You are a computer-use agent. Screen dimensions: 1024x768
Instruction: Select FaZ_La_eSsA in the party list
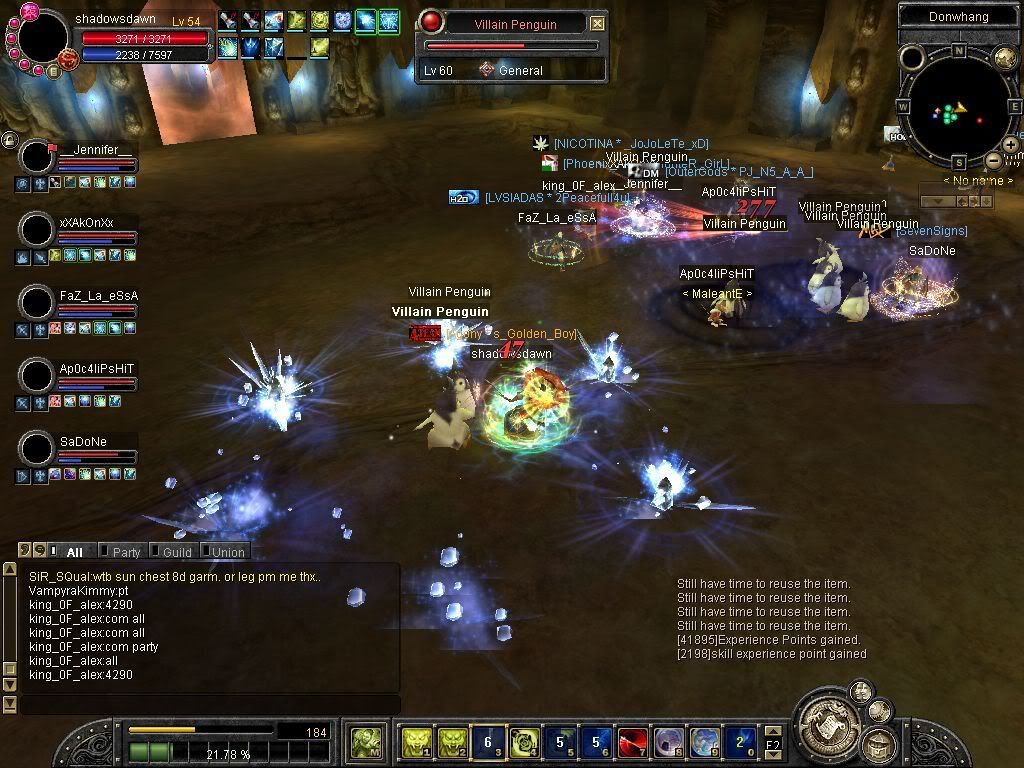coord(37,303)
